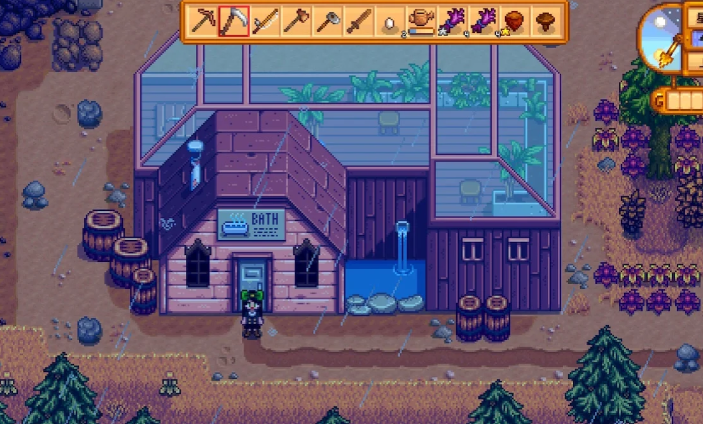This screenshot has height=424, width=703.
Task: Equip the fishing rod from the toolbar
Action: (x=265, y=21)
